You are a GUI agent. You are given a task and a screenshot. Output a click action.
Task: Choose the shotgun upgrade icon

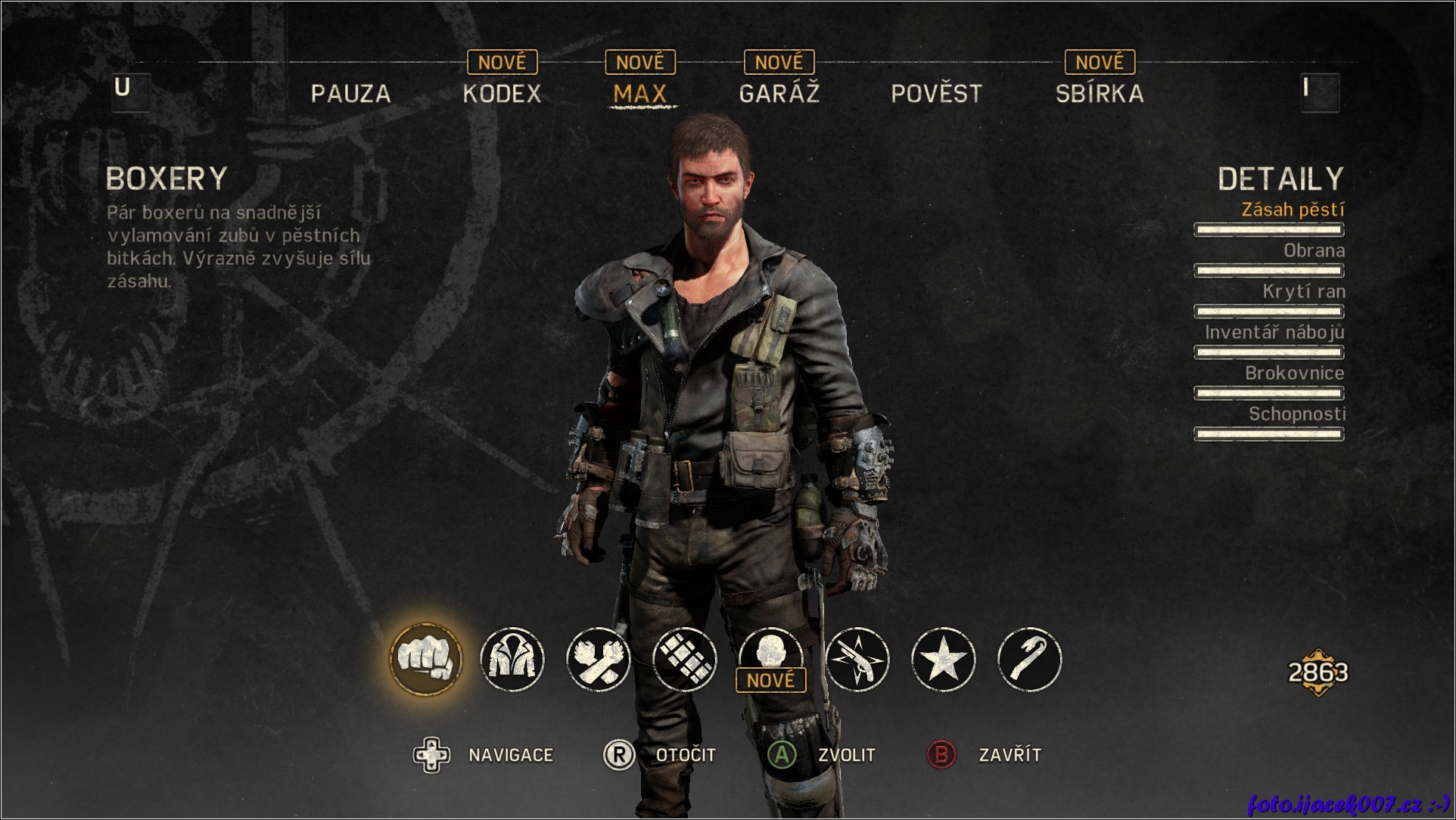click(857, 659)
